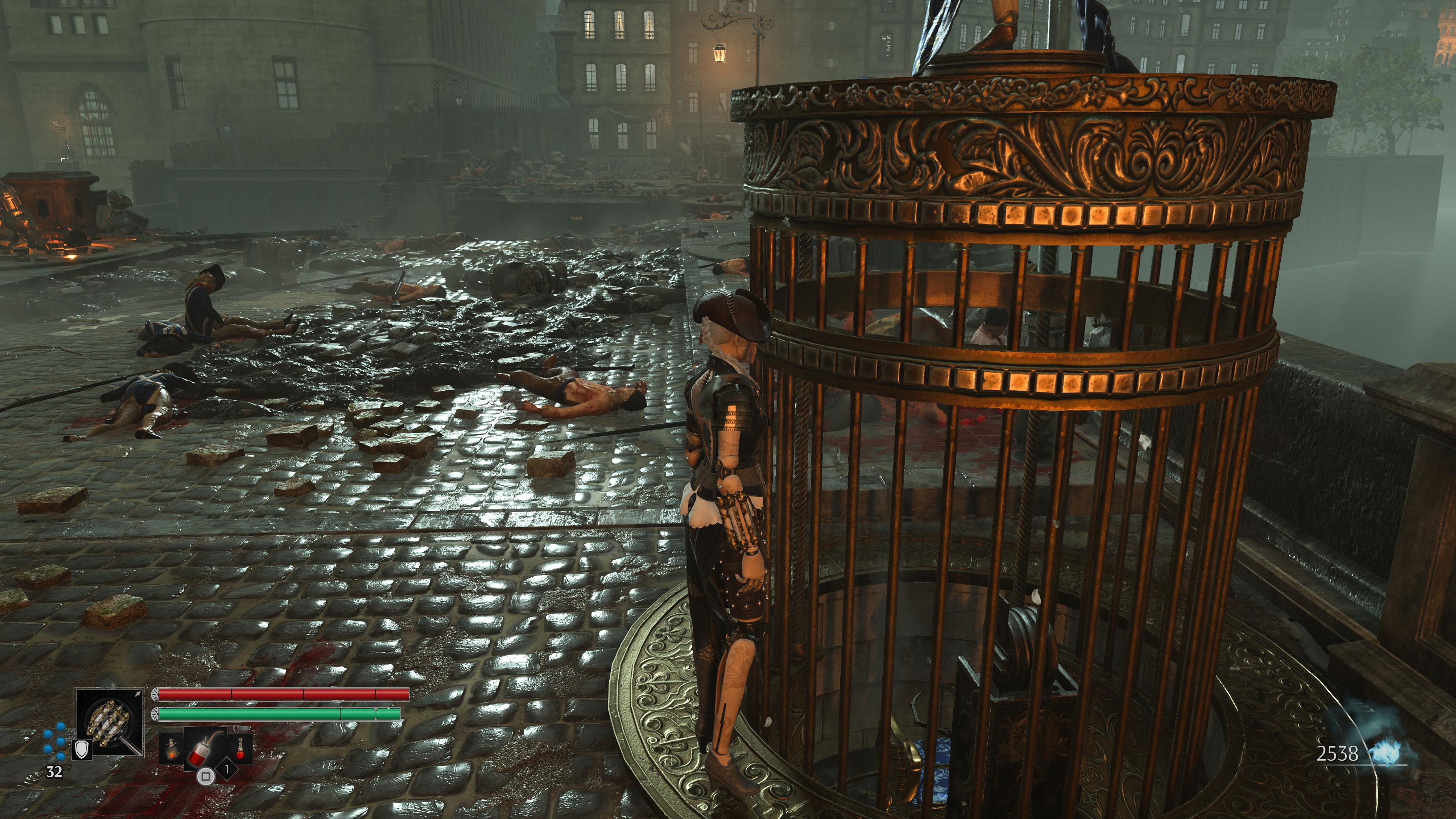This screenshot has height=819, width=1456.
Task: Click the shield icon beside the weapon
Action: (x=82, y=750)
